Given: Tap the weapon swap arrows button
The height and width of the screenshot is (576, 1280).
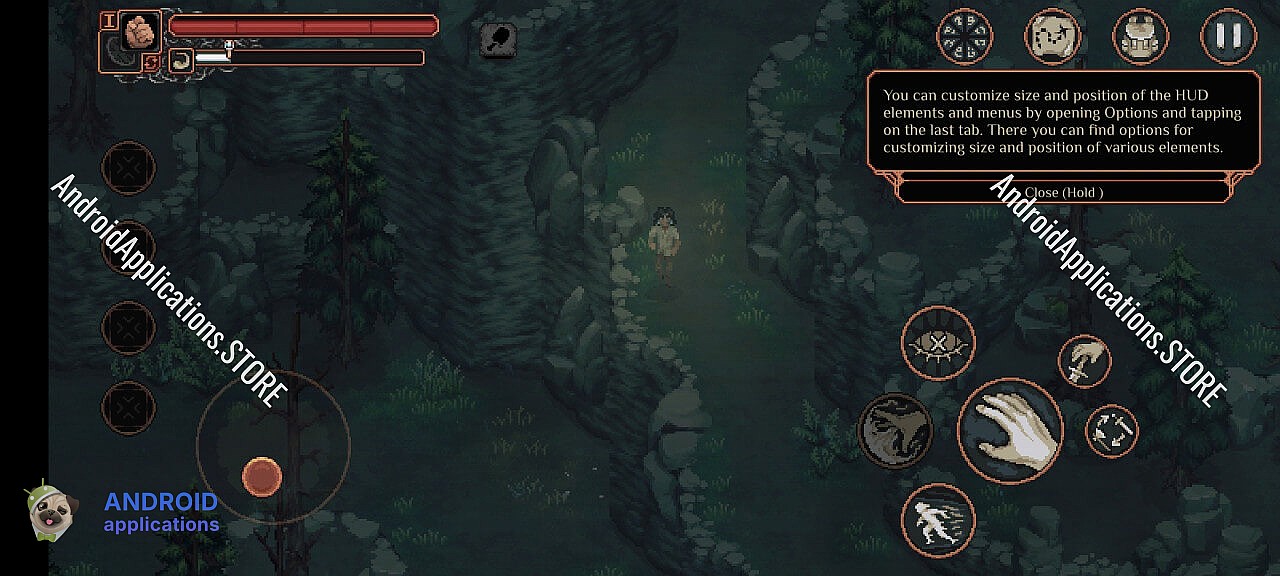Looking at the screenshot, I should coord(1112,431).
